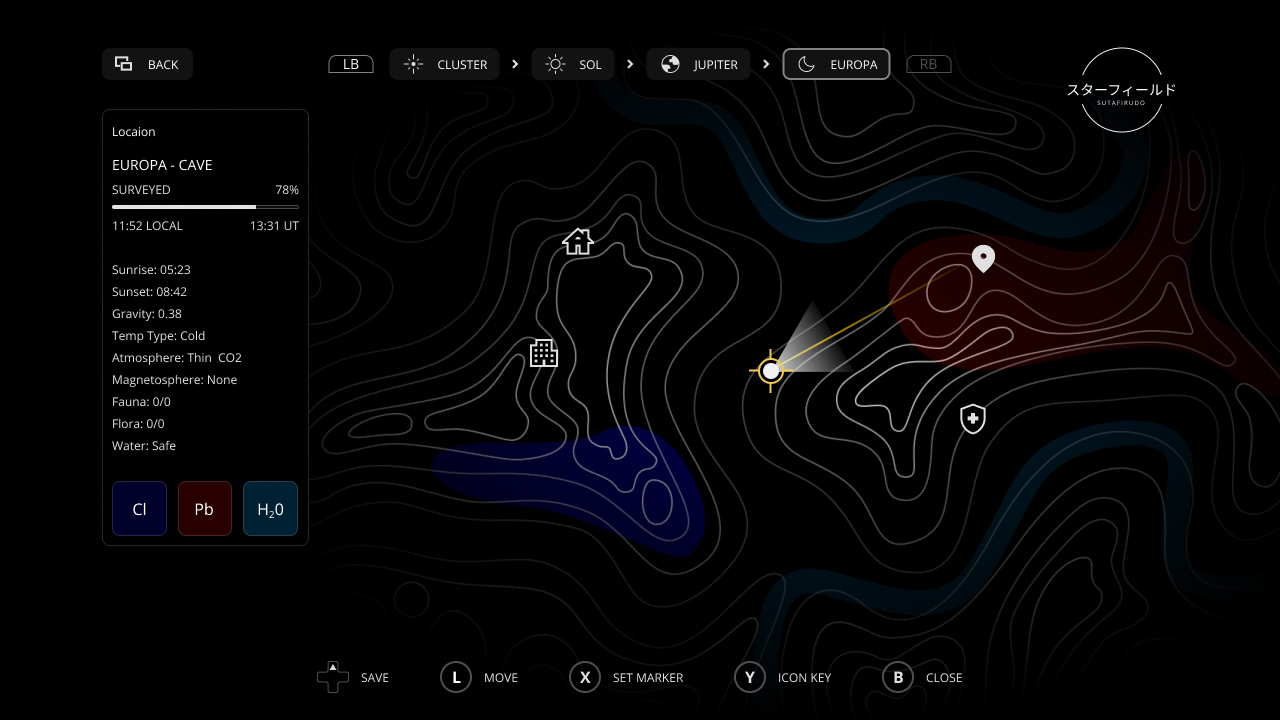Select the Europa breadcrumb tab

click(836, 64)
